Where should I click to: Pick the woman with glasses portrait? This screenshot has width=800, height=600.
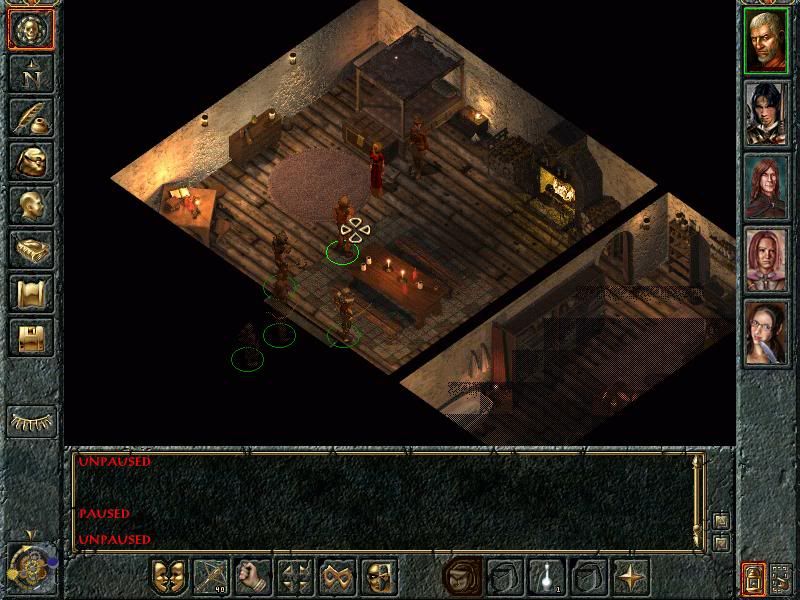coord(767,333)
